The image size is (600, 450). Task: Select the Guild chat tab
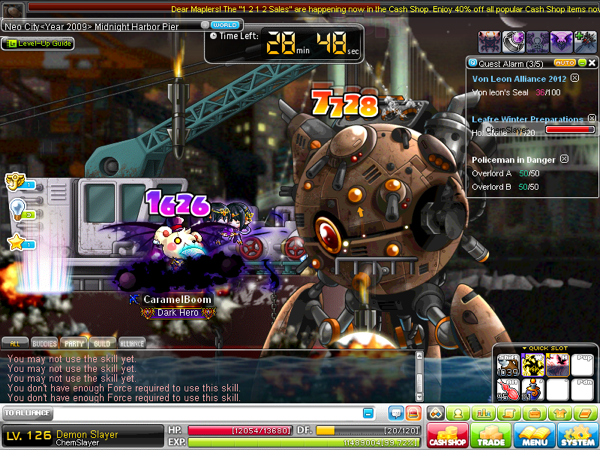click(x=103, y=342)
